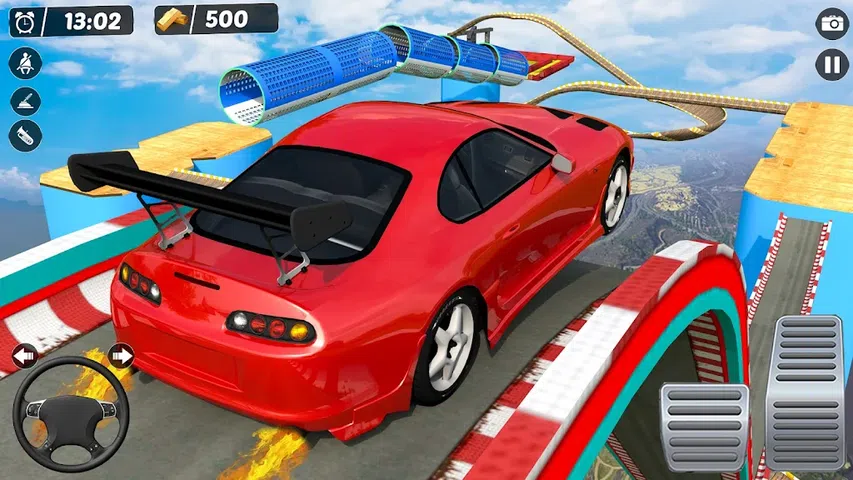Pause the game with the pause button

pos(832,64)
